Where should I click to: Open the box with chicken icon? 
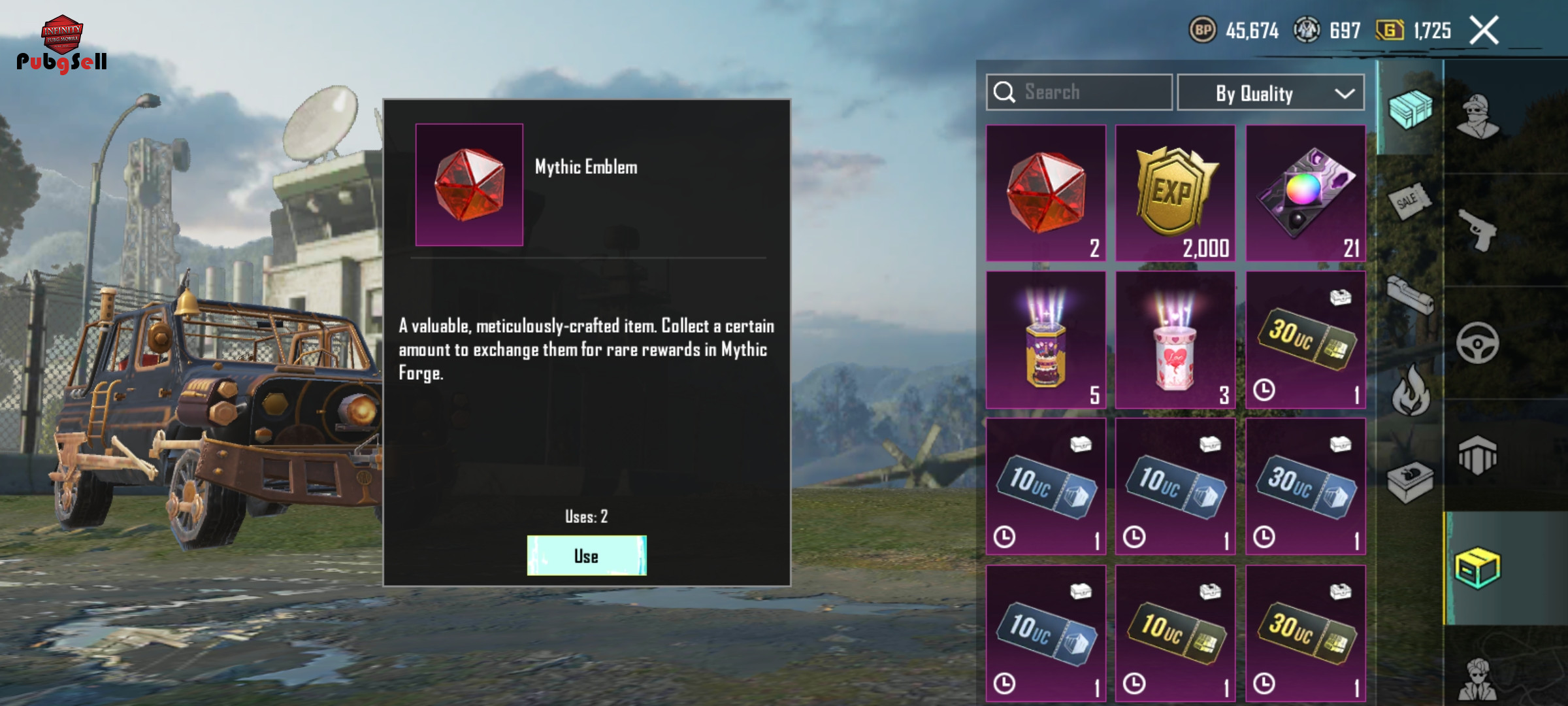point(1410,482)
